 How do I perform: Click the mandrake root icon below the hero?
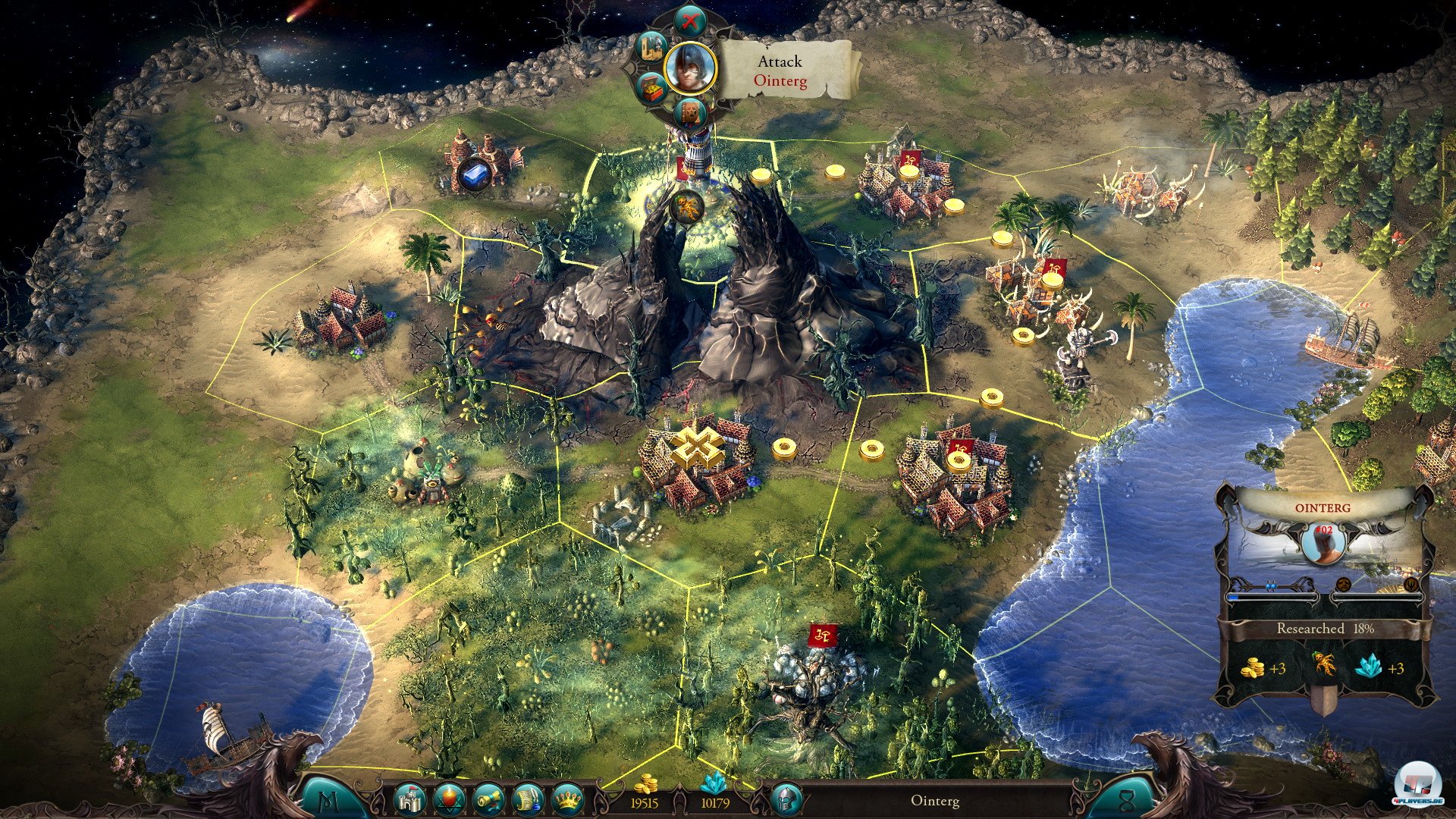coord(688,206)
